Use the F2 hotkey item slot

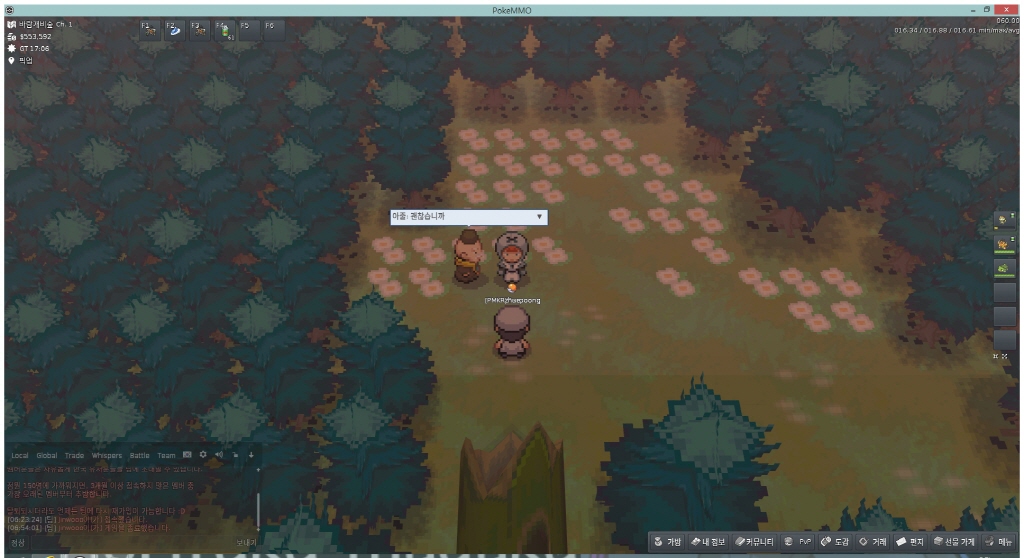[x=174, y=30]
